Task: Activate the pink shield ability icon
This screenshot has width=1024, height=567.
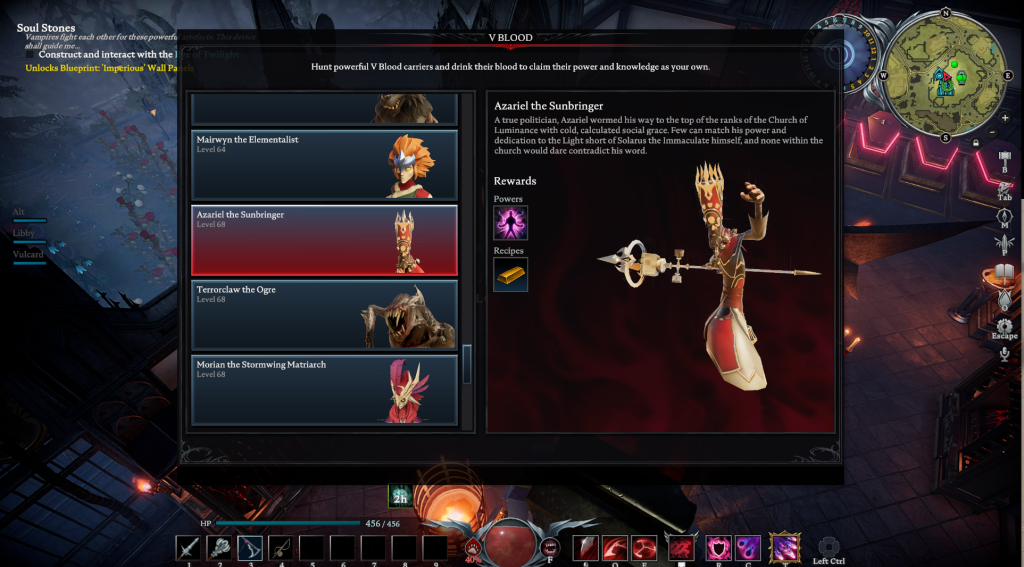Action: point(717,547)
